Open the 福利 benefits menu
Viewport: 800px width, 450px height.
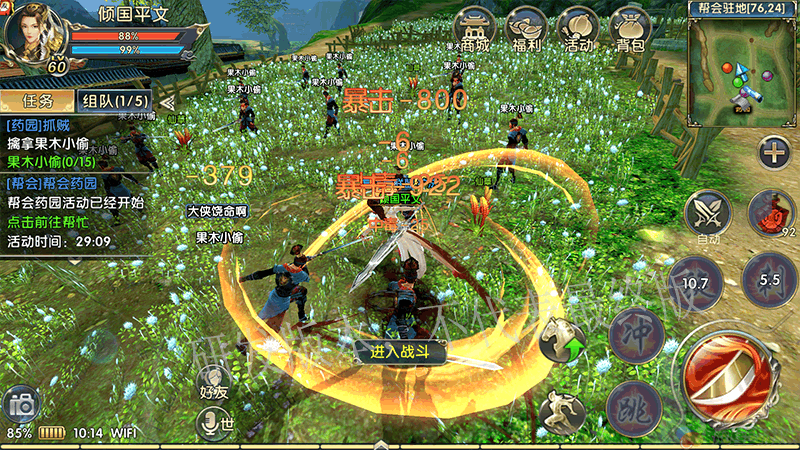[526, 30]
